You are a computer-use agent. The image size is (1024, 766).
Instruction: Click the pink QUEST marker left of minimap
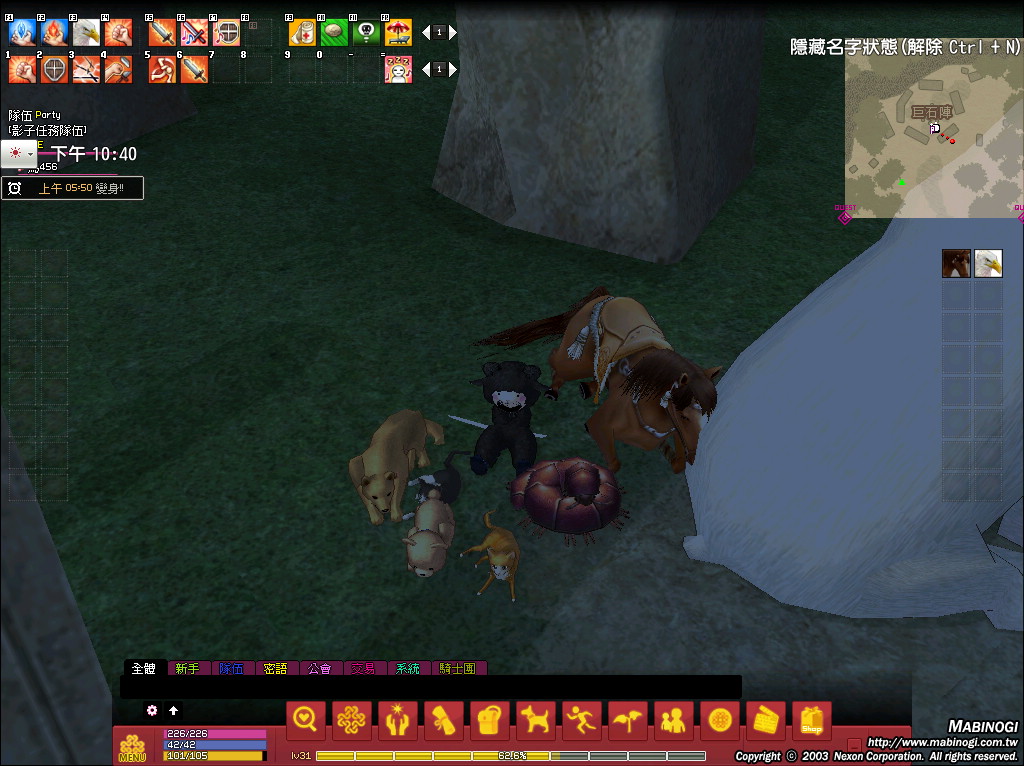tap(845, 215)
